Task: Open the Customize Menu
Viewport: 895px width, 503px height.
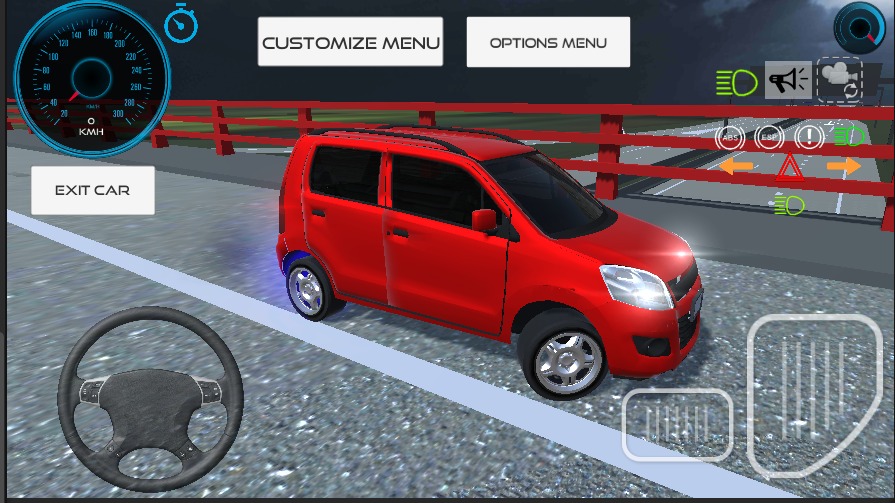Action: click(x=350, y=42)
